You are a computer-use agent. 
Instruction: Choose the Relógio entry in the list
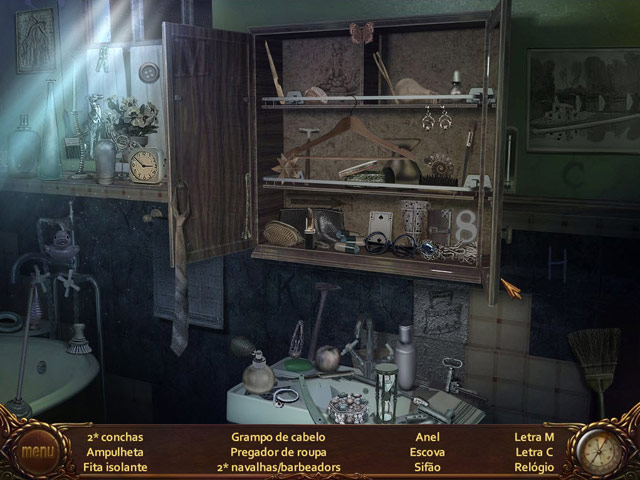(x=533, y=467)
